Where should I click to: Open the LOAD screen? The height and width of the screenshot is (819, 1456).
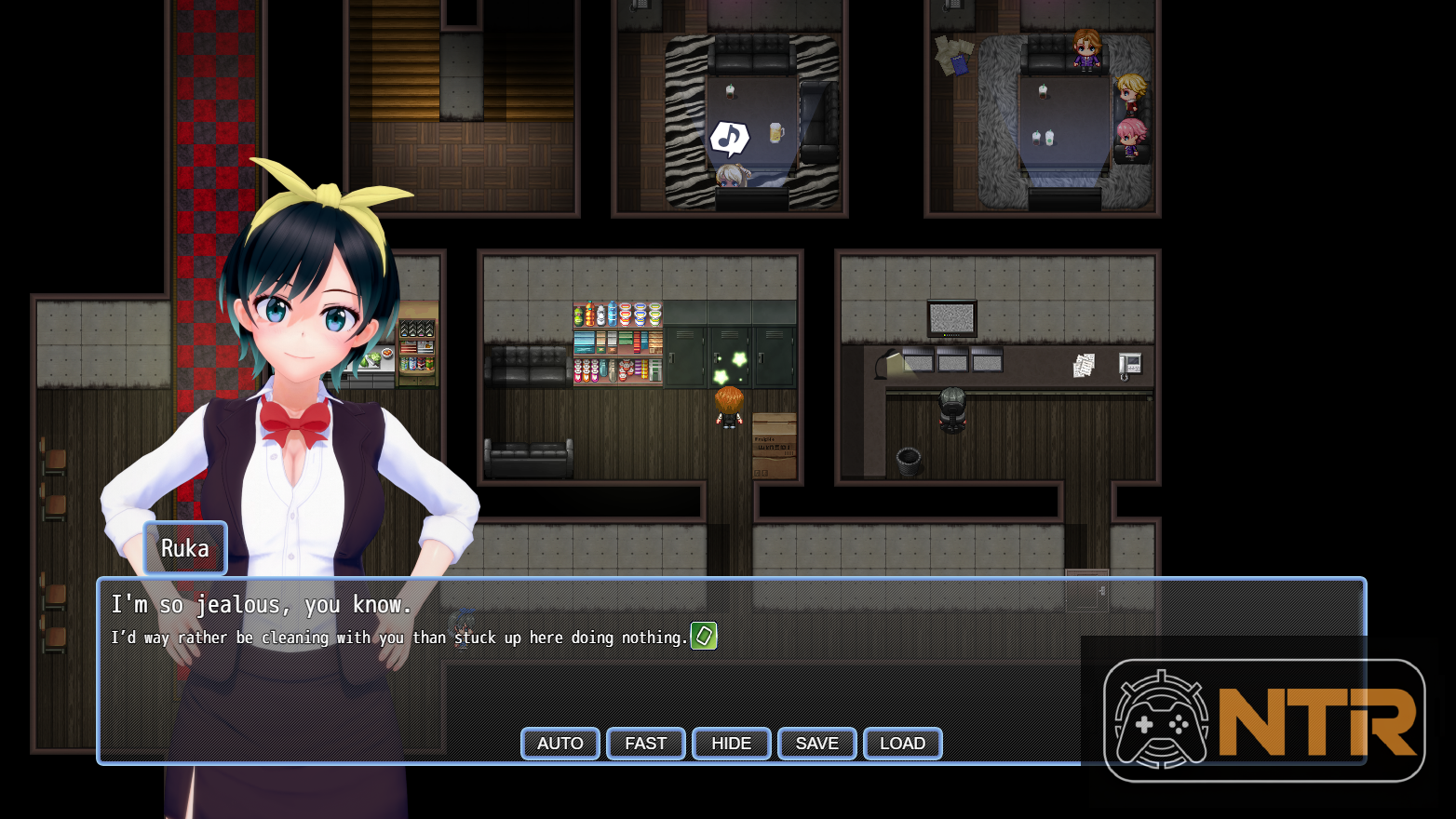902,744
